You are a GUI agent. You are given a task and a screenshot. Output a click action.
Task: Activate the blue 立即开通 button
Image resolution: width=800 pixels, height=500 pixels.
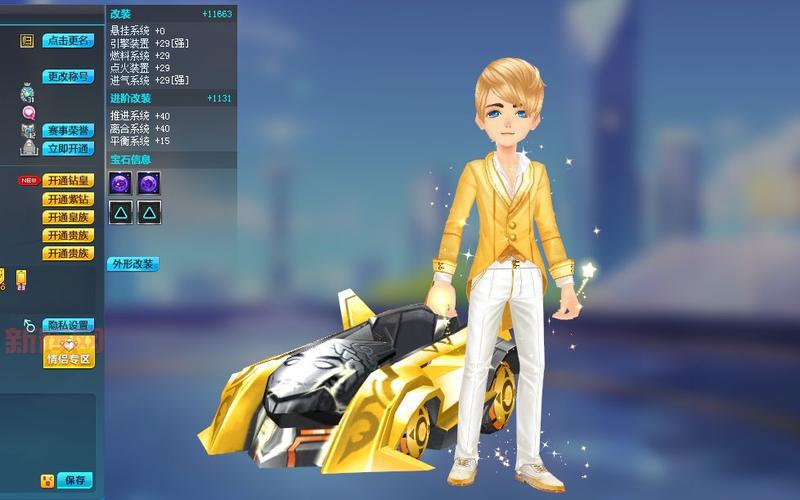68,148
